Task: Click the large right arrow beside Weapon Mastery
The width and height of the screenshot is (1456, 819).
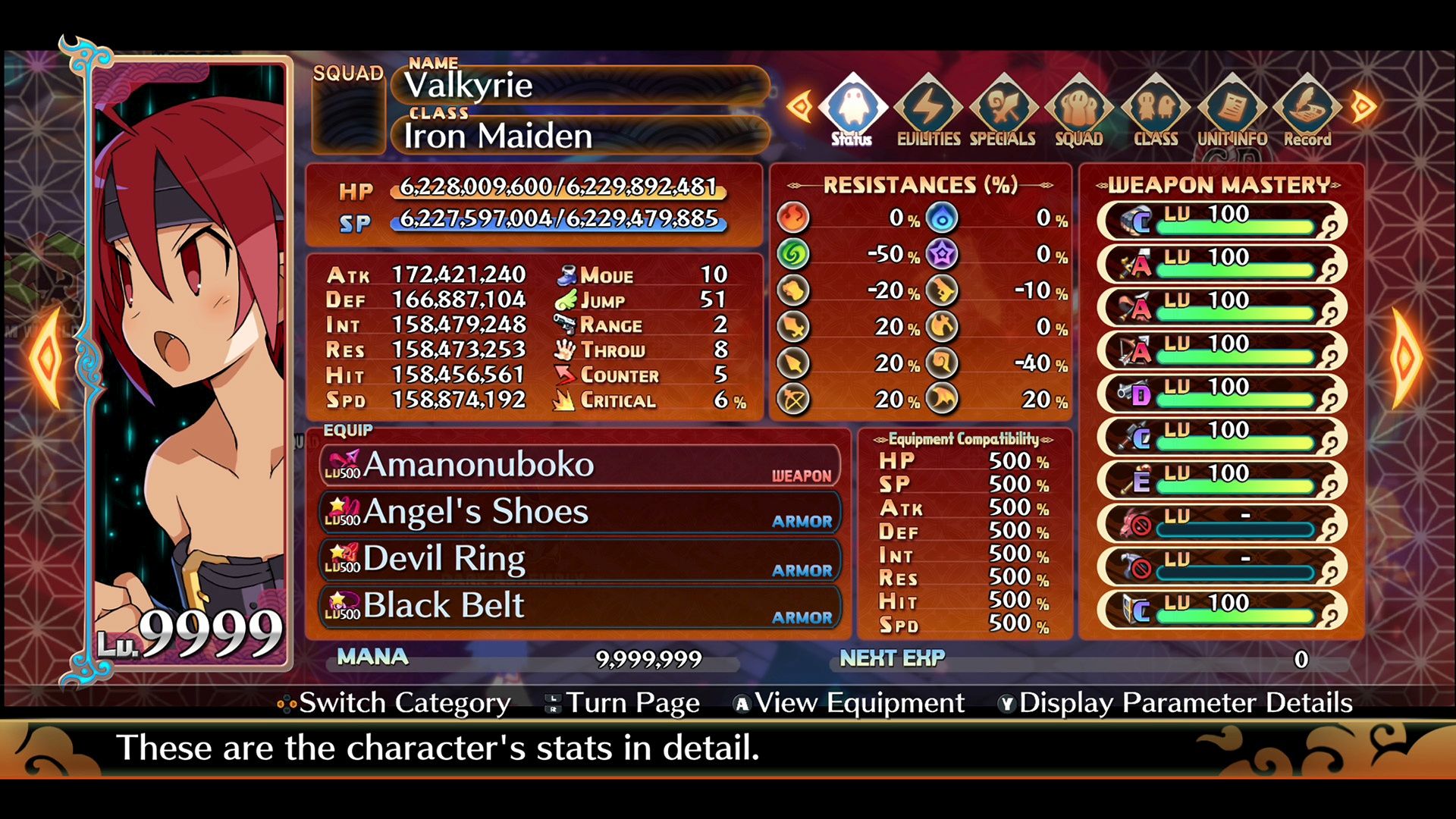Action: coord(1405,356)
